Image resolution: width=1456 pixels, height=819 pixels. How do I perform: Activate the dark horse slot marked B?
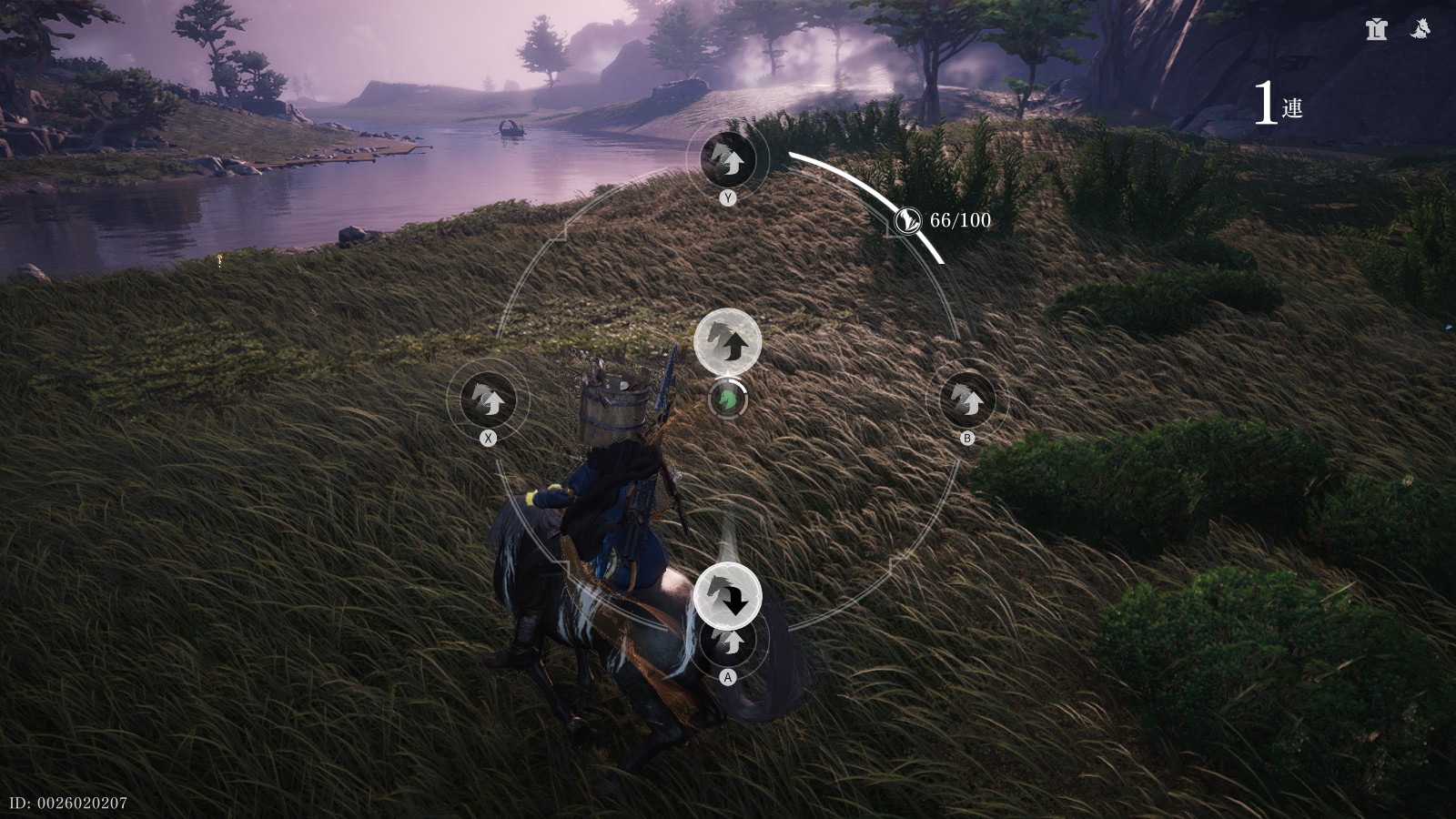[x=966, y=399]
